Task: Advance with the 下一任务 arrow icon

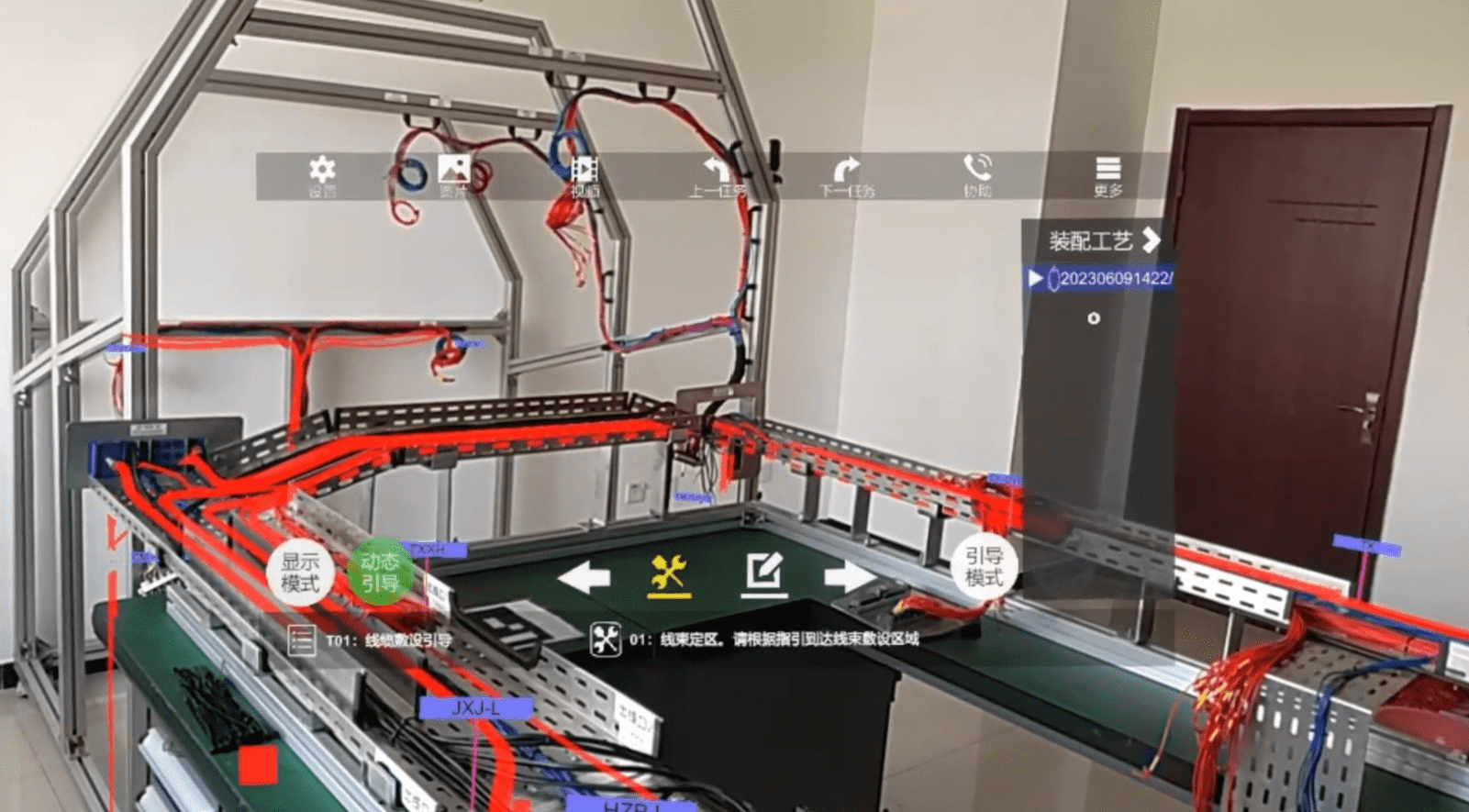Action: [x=844, y=170]
